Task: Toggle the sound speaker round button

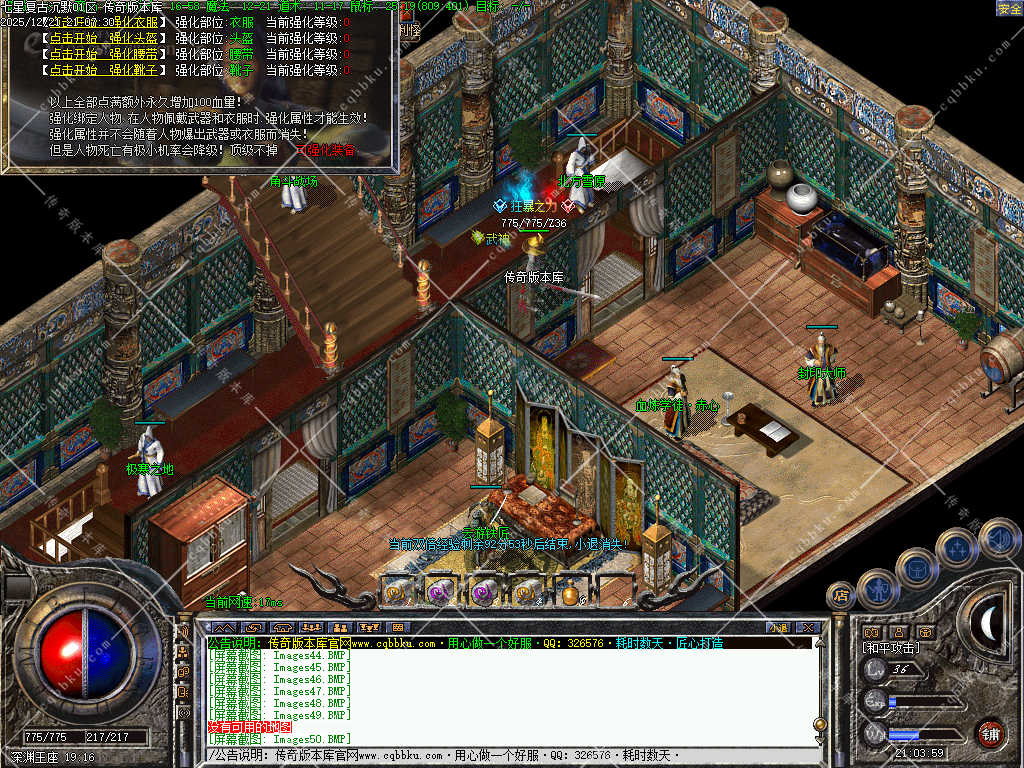Action: [997, 537]
